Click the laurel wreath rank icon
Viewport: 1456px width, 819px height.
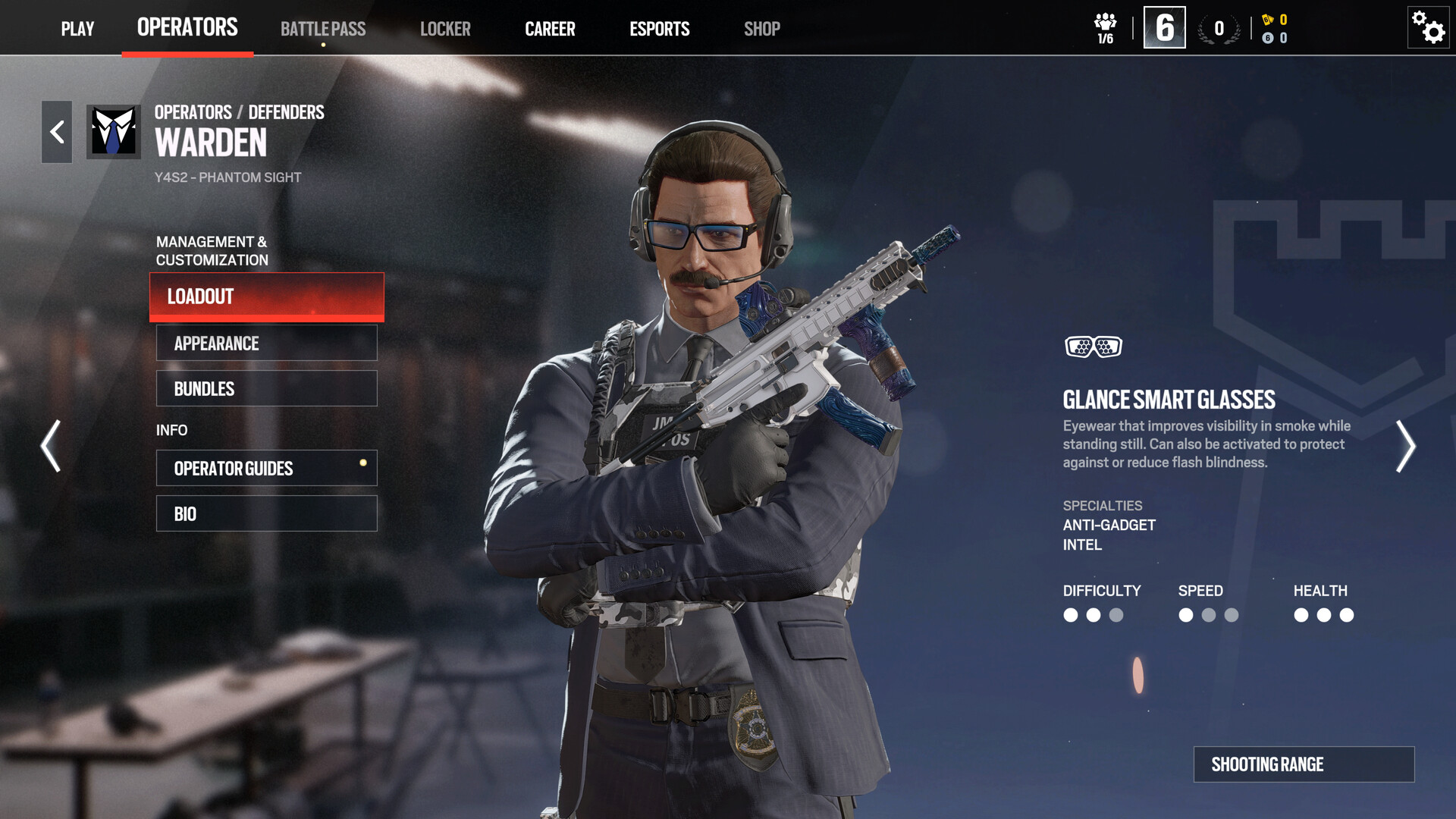point(1217,28)
